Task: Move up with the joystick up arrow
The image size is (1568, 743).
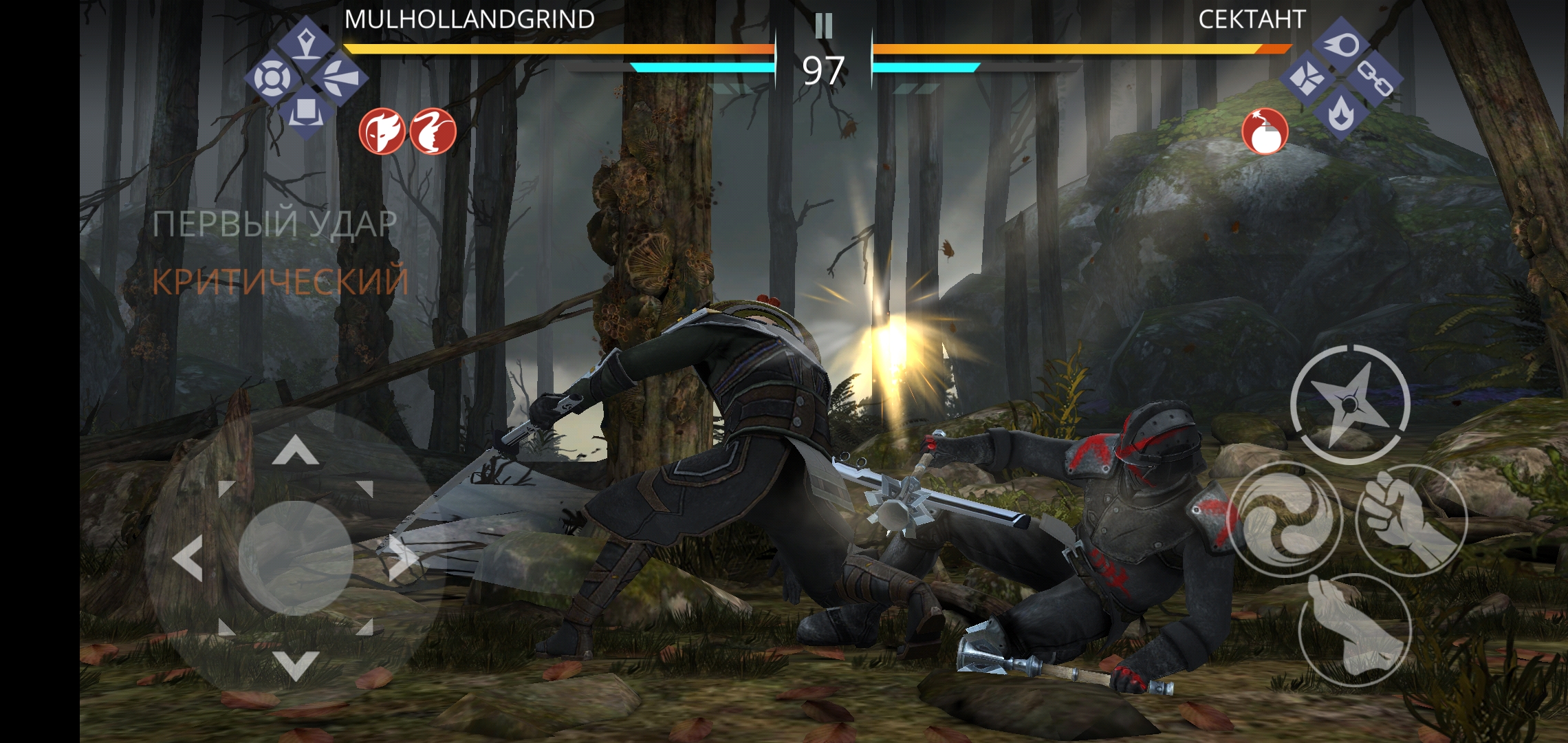Action: [296, 451]
